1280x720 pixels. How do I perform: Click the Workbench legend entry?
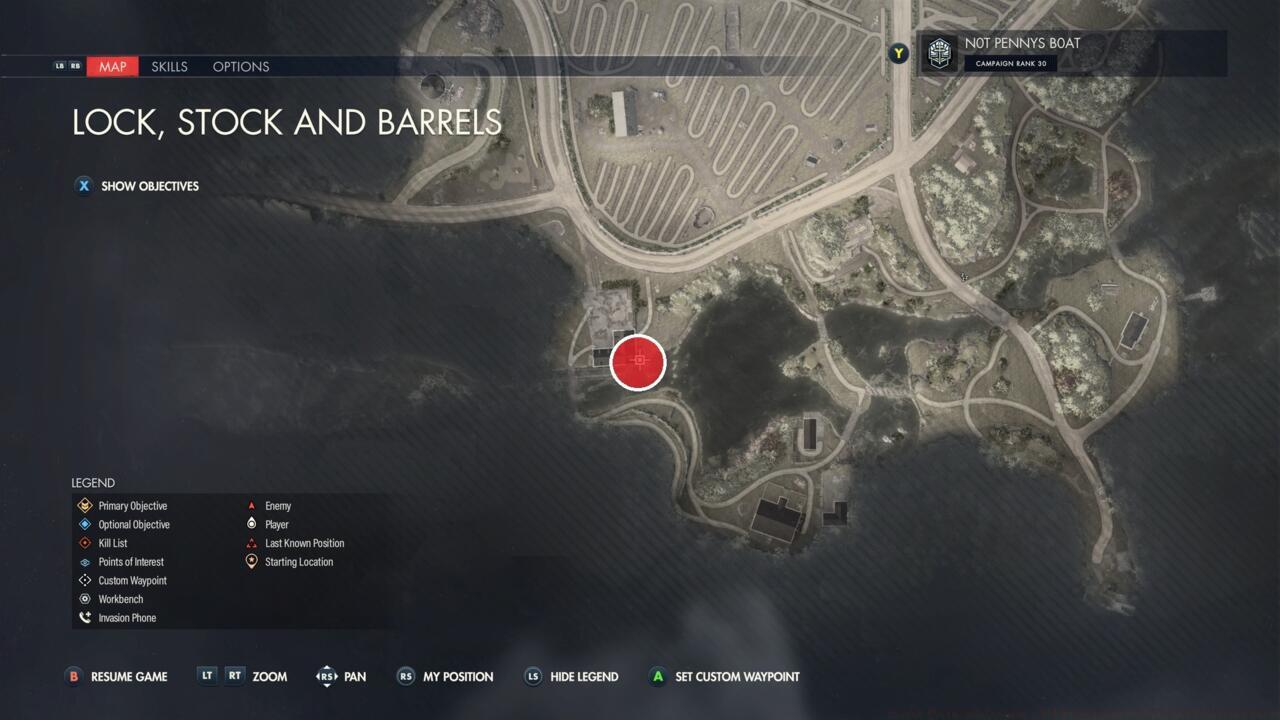[x=120, y=599]
